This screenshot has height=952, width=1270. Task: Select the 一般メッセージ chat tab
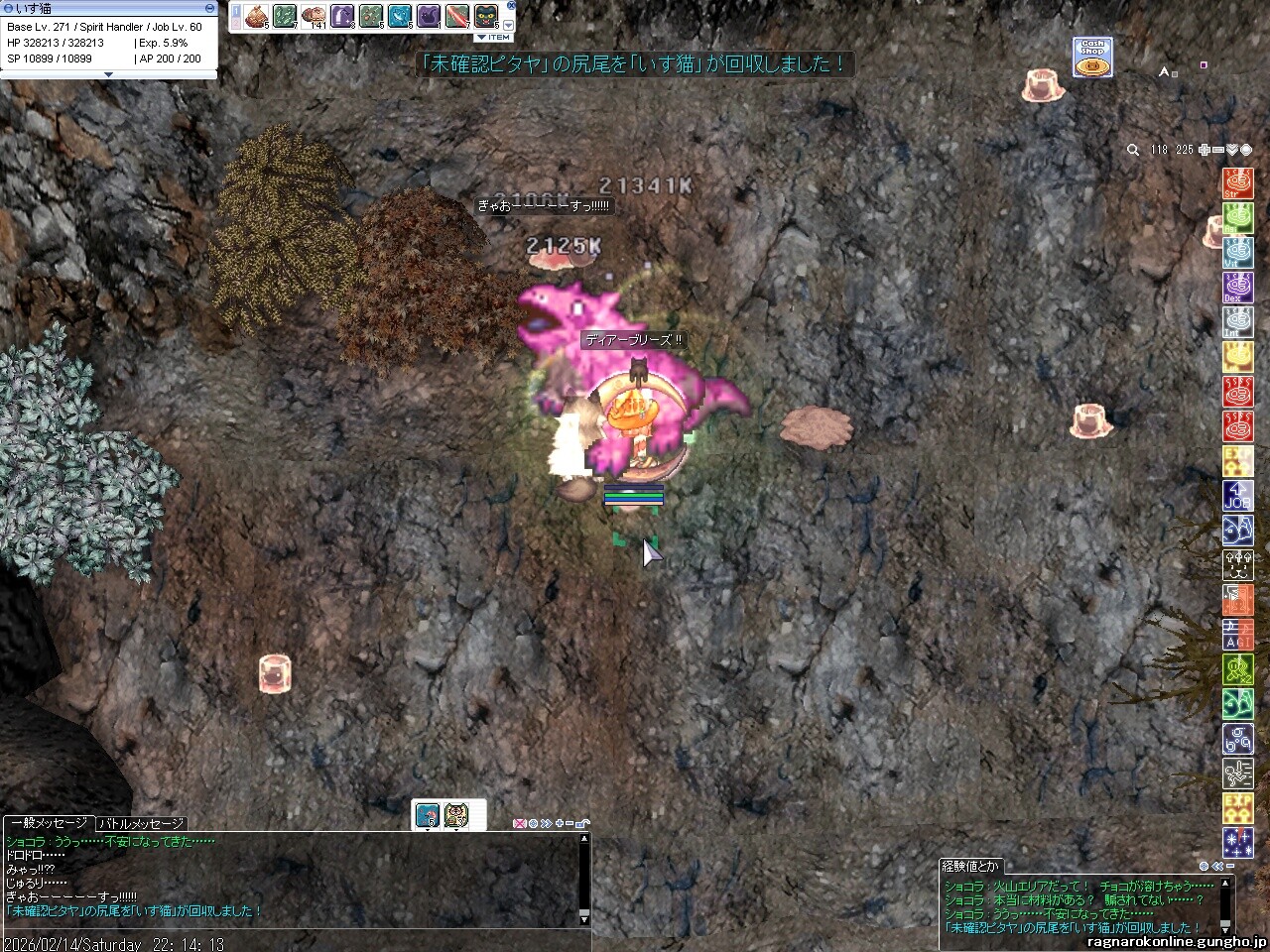click(48, 823)
